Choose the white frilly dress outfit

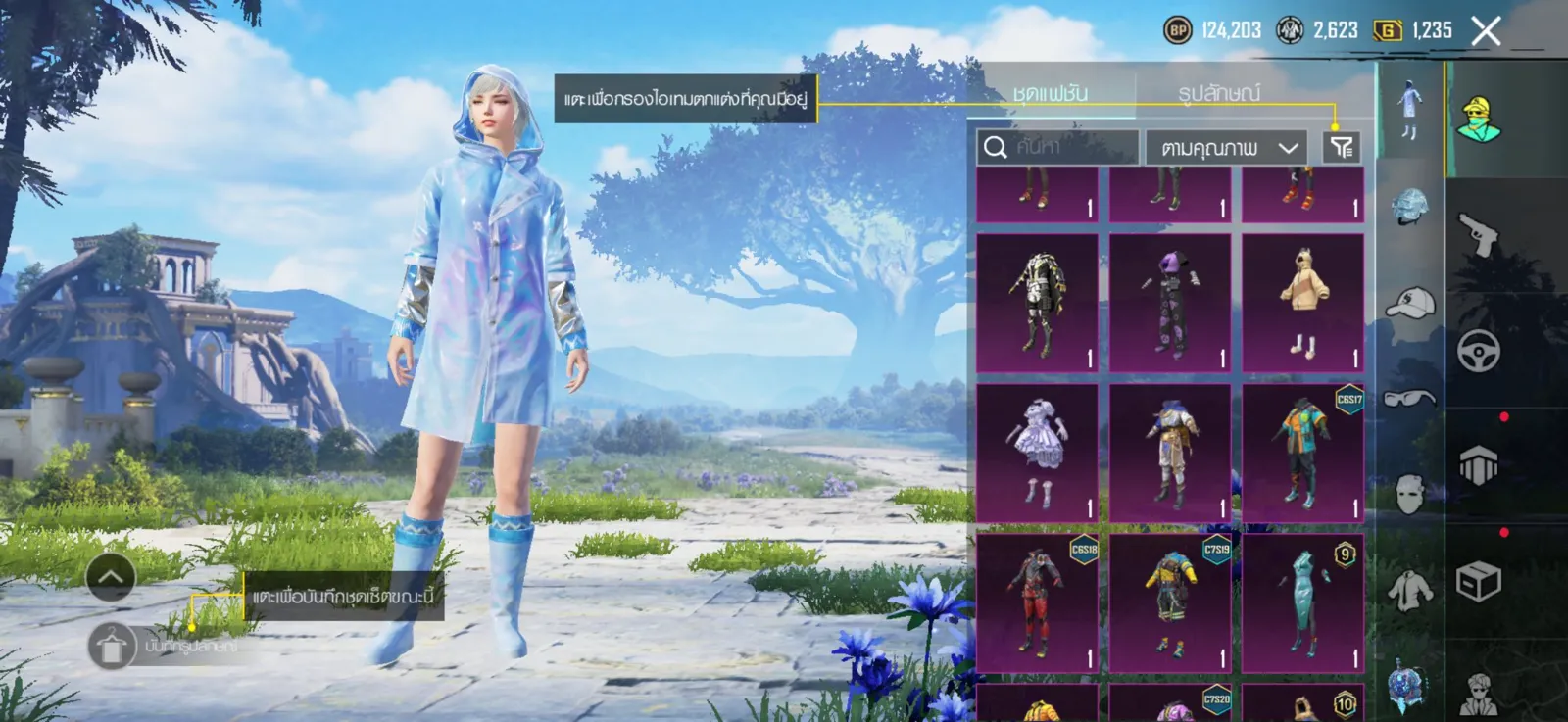(1037, 453)
